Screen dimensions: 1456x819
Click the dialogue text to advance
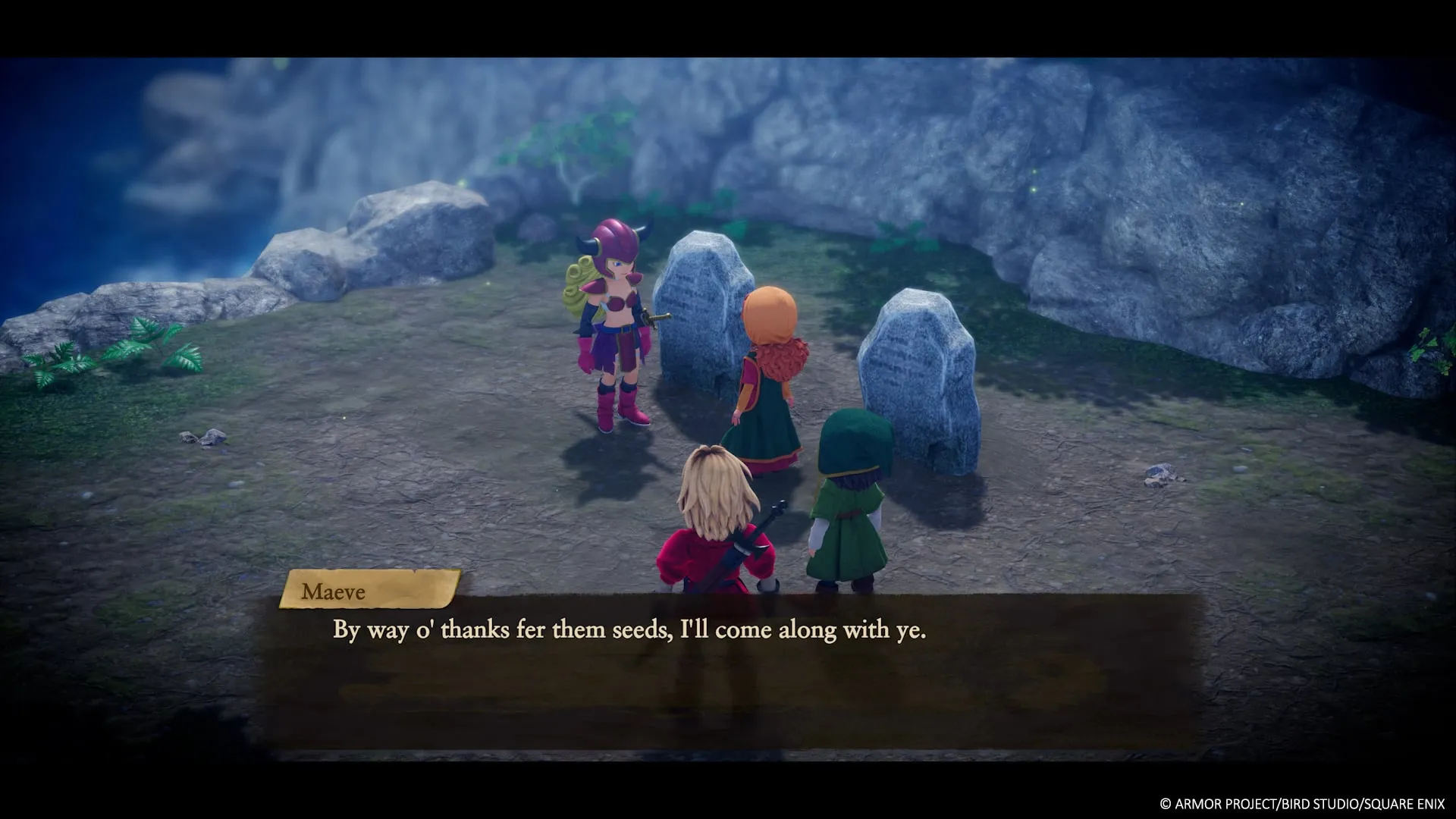[629, 629]
